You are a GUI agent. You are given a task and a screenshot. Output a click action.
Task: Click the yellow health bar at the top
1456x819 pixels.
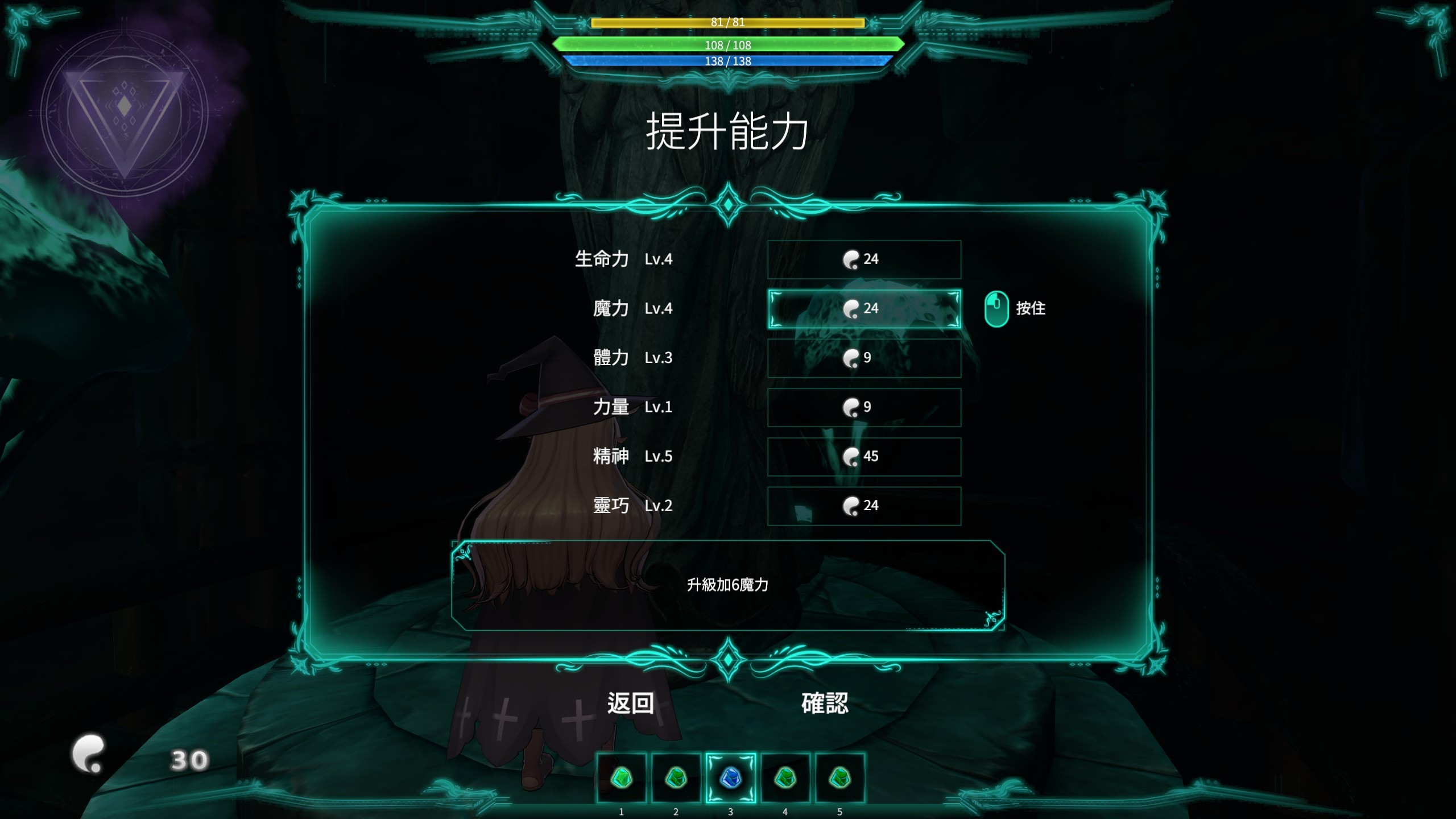(728, 23)
